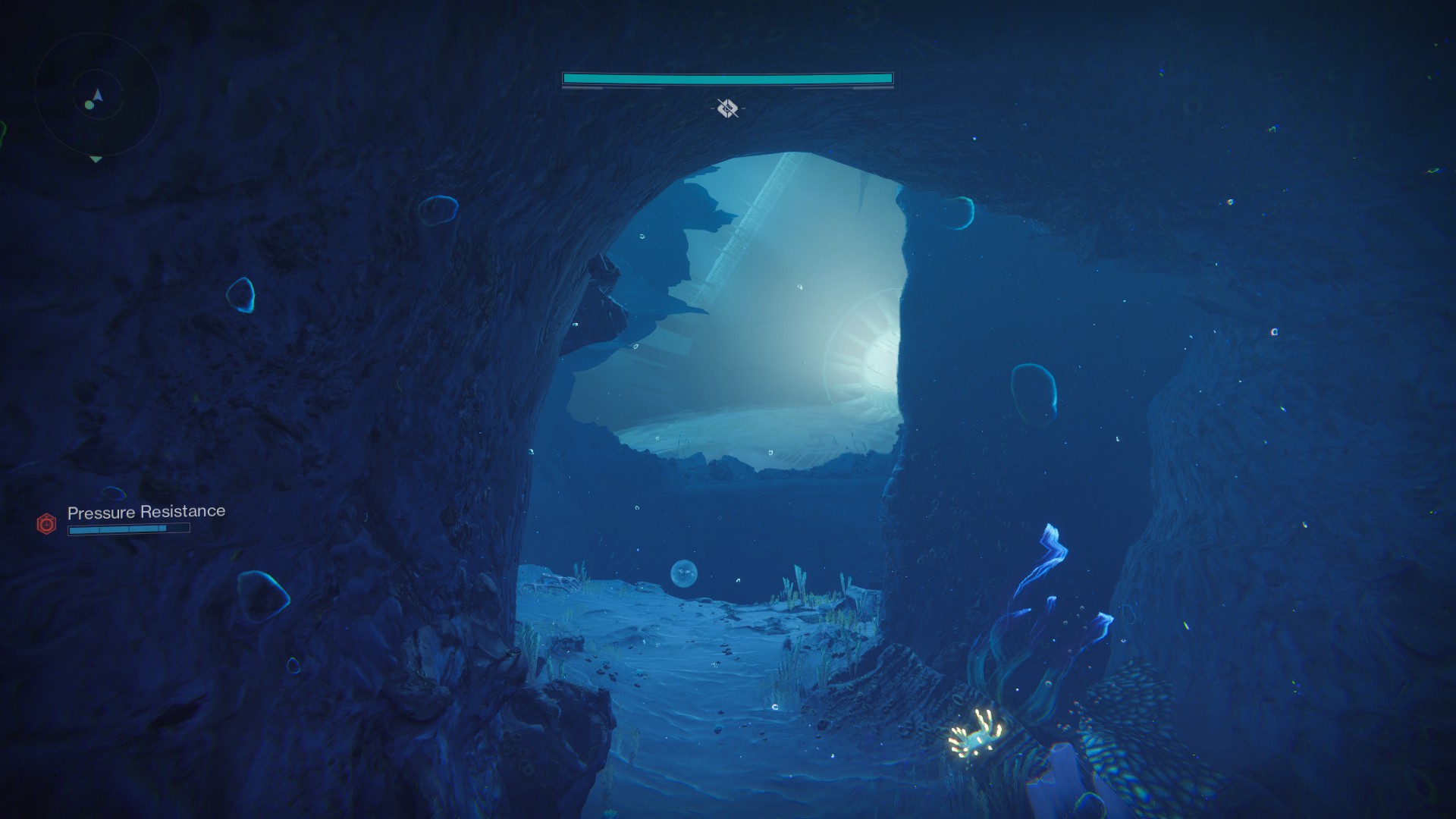Click the circular radar minimap
1456x819 pixels.
97,97
